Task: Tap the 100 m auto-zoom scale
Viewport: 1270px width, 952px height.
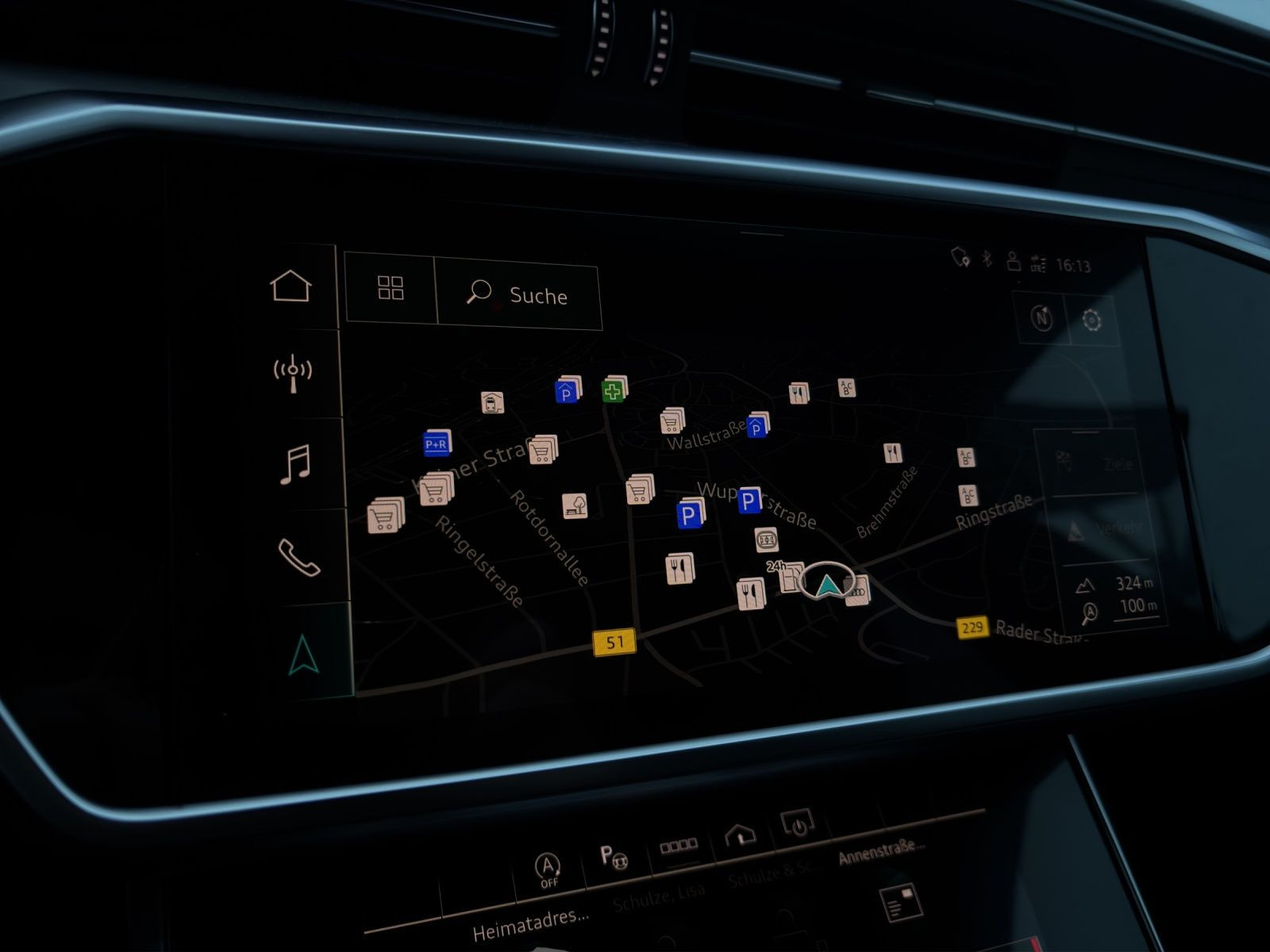Action: coord(1121,608)
